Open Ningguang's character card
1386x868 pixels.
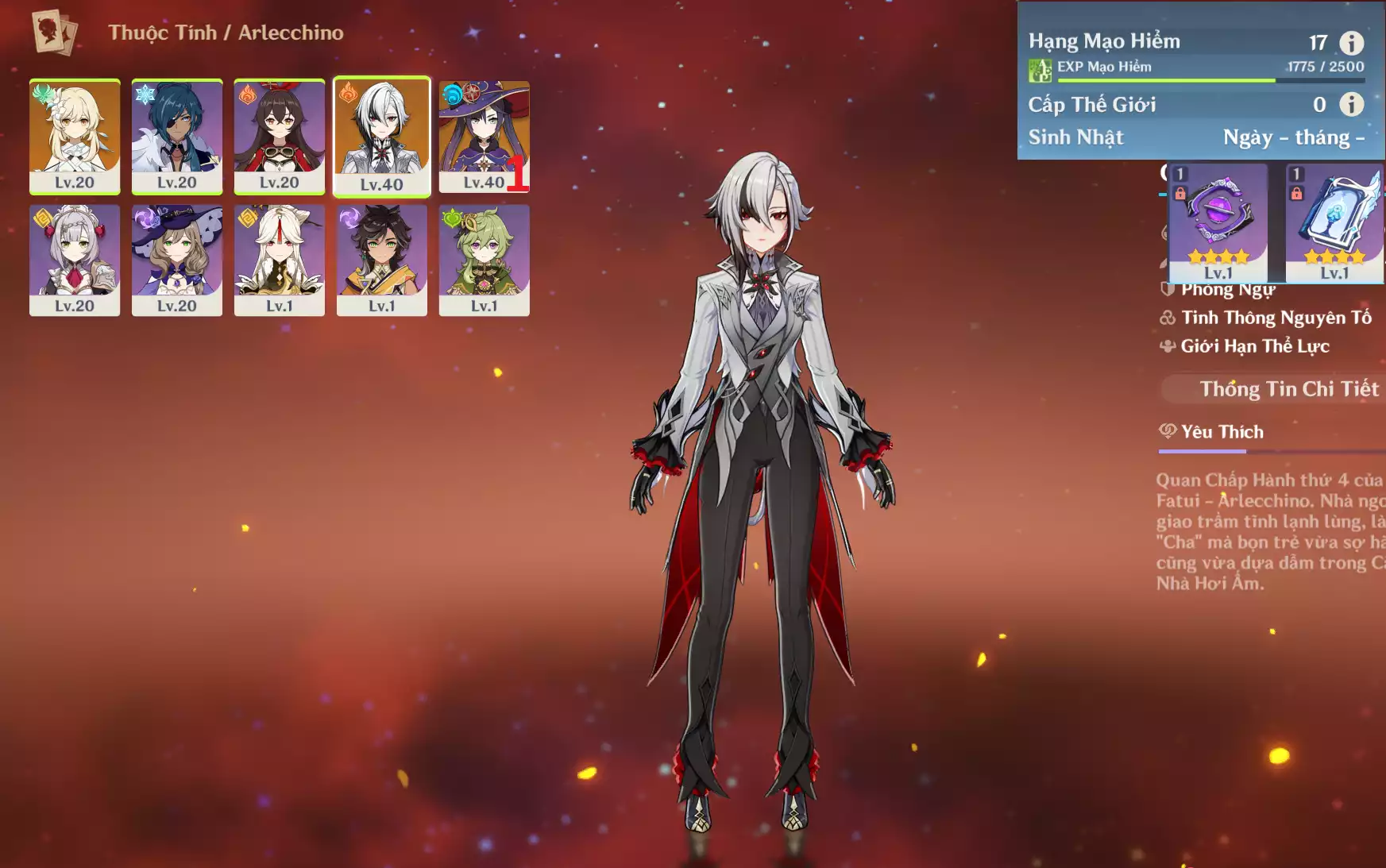(279, 260)
